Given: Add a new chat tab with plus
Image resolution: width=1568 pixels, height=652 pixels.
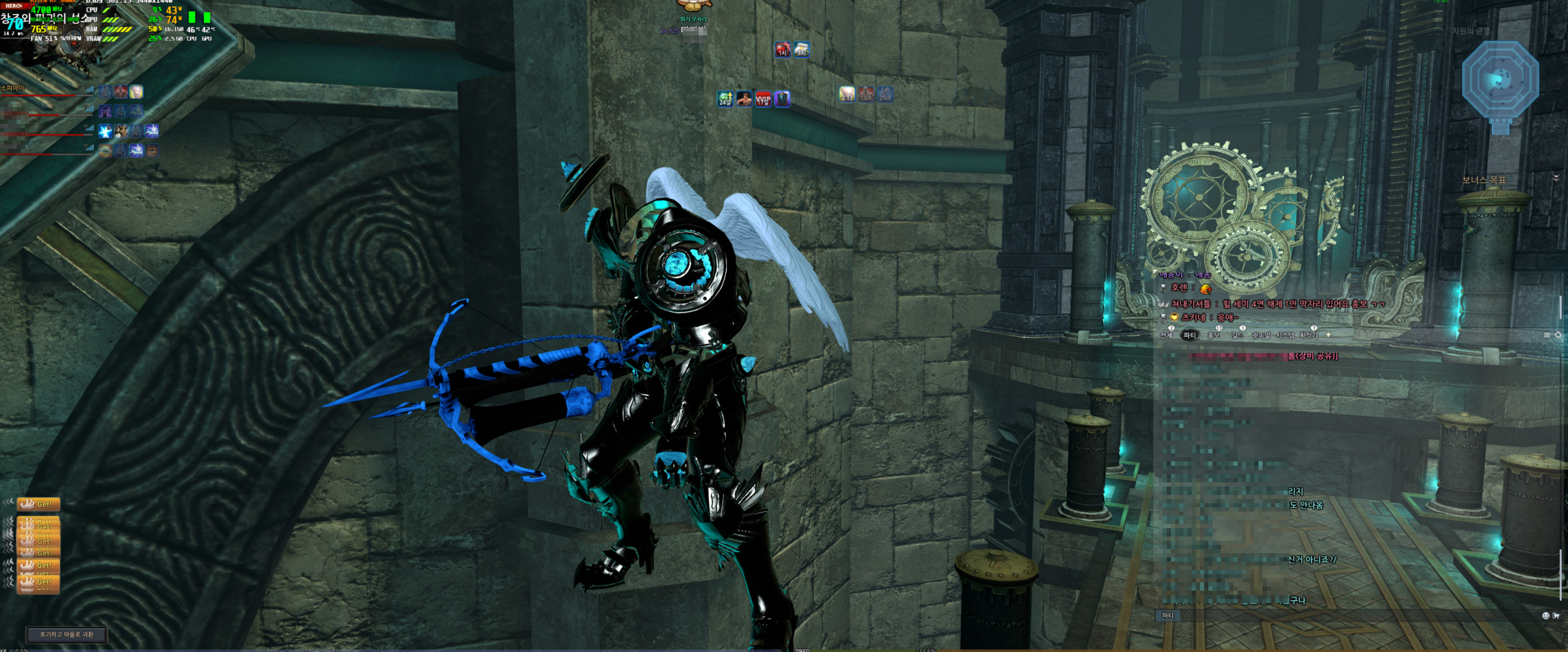Looking at the screenshot, I should (1328, 335).
